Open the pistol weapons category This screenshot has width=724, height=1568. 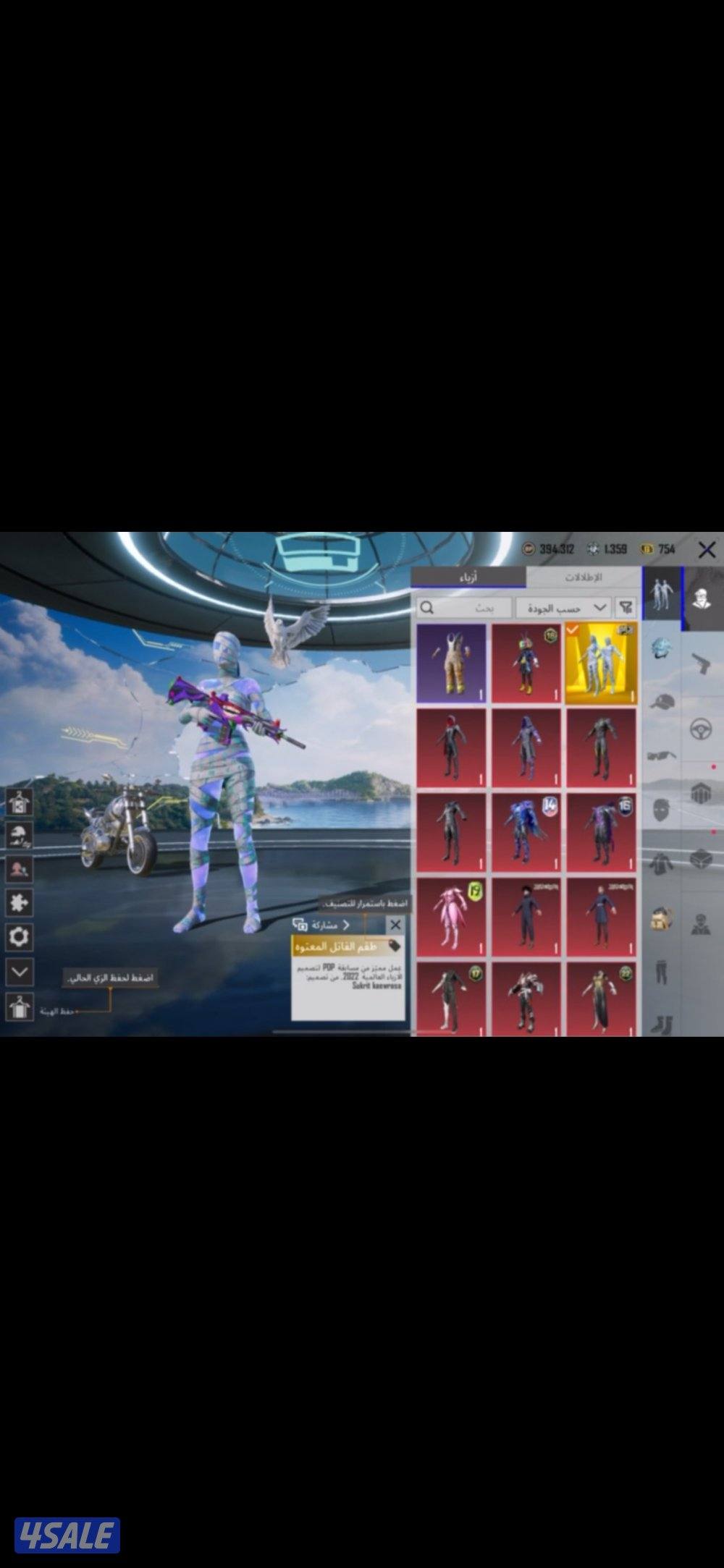(x=700, y=664)
